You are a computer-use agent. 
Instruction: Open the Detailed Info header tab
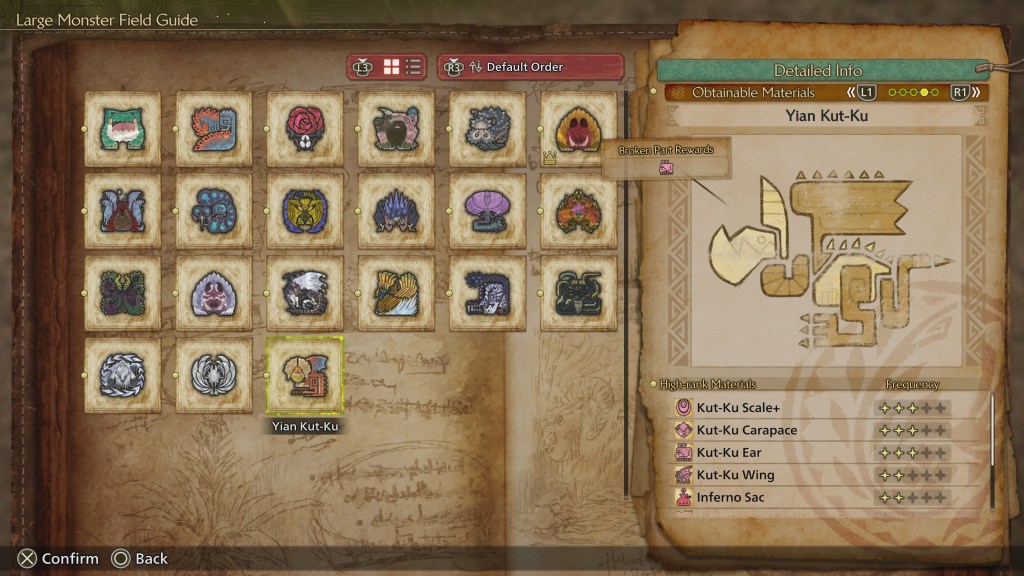pos(817,71)
